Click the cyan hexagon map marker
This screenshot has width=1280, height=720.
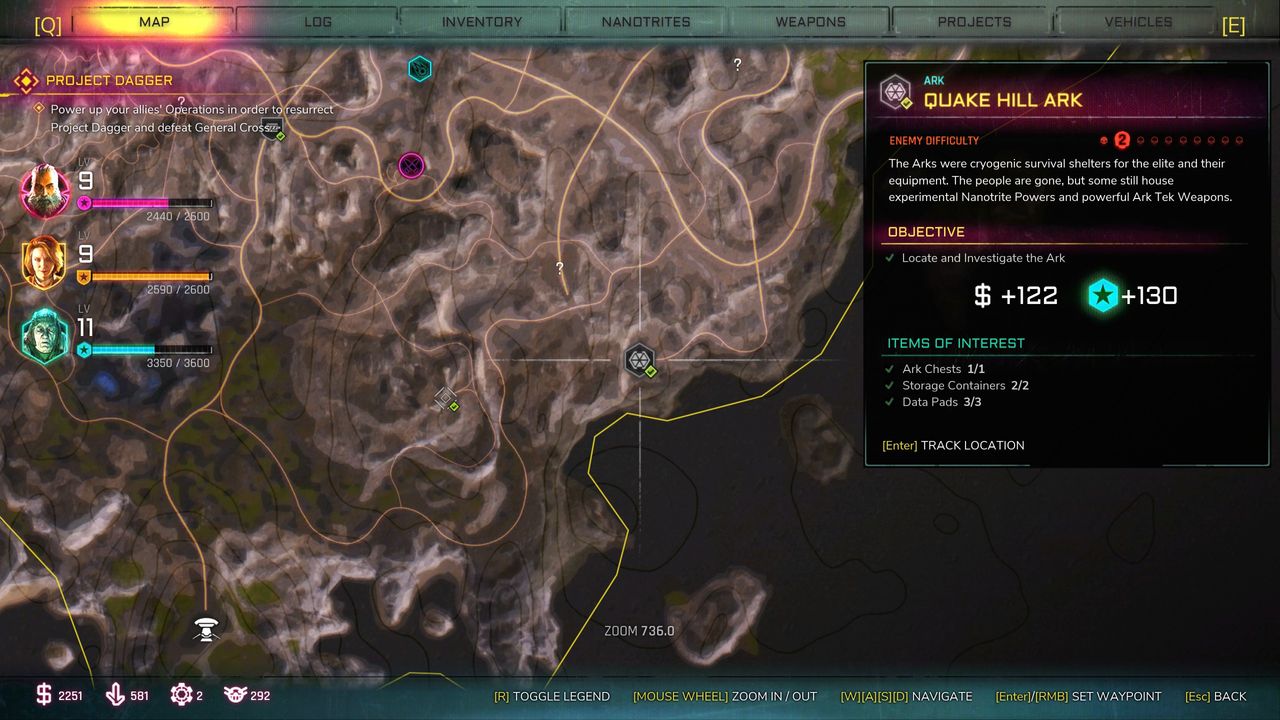[x=420, y=69]
